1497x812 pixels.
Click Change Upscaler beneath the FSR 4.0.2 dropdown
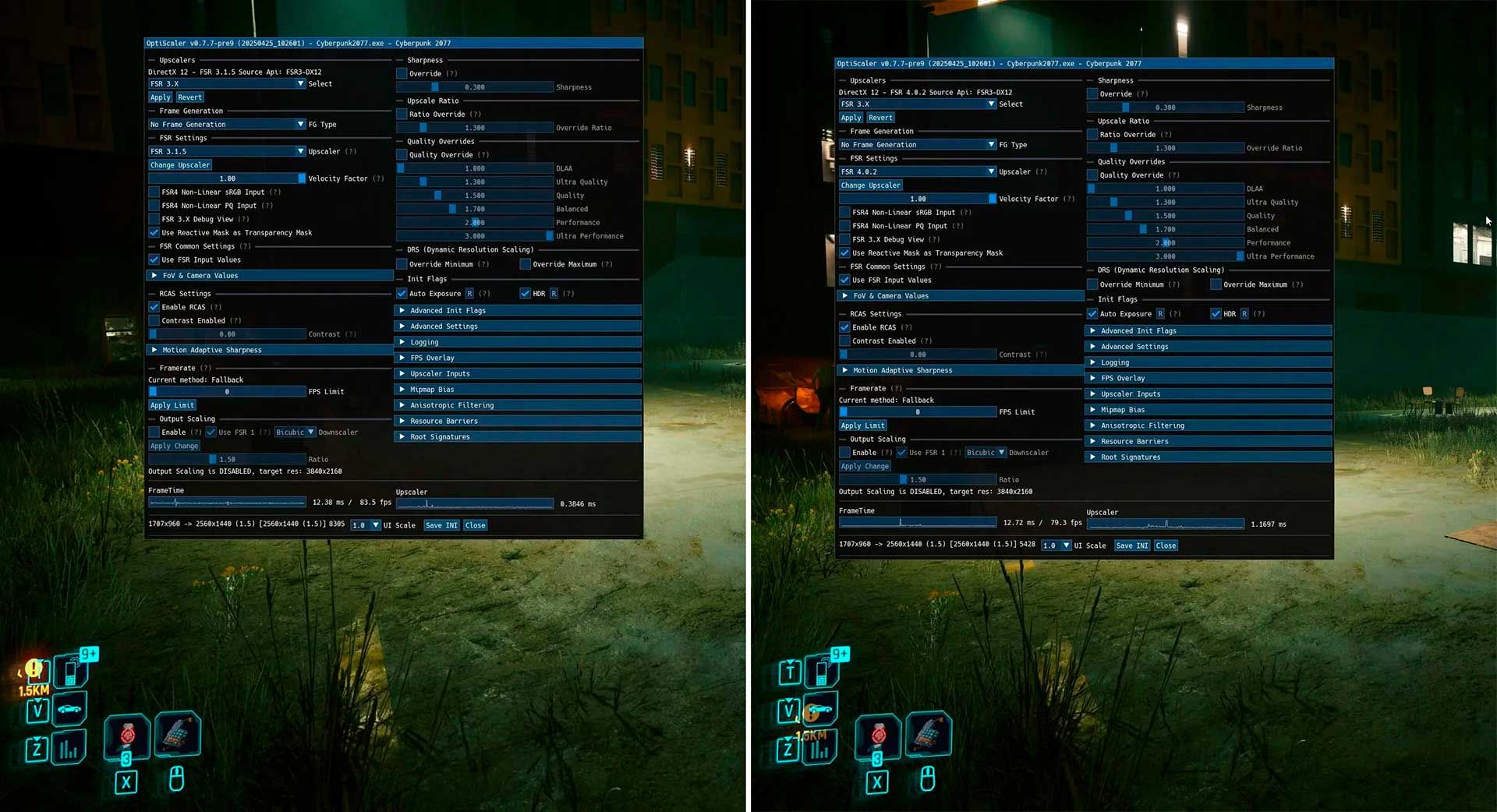871,185
